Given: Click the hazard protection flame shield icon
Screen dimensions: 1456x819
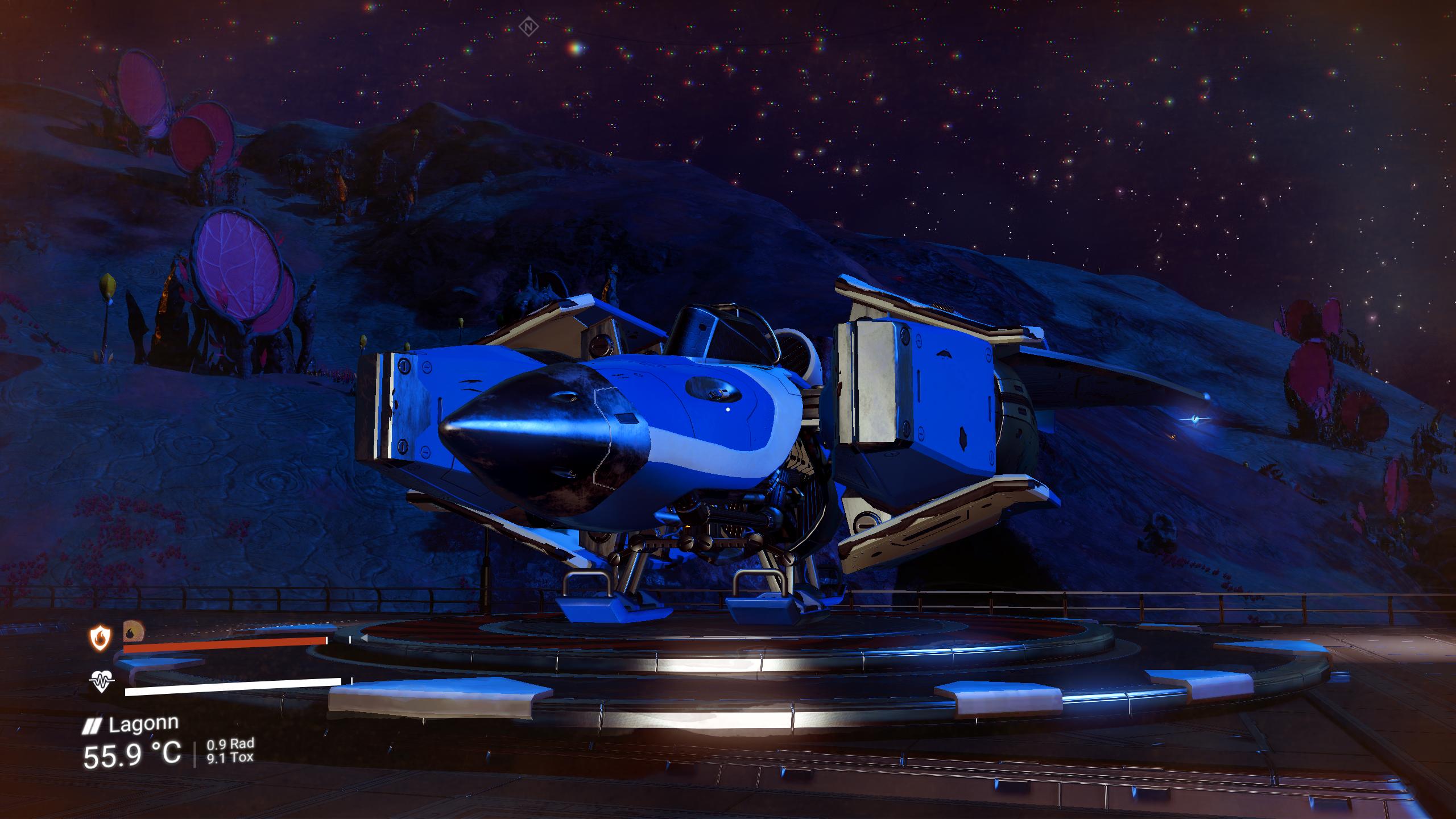Looking at the screenshot, I should (100, 638).
